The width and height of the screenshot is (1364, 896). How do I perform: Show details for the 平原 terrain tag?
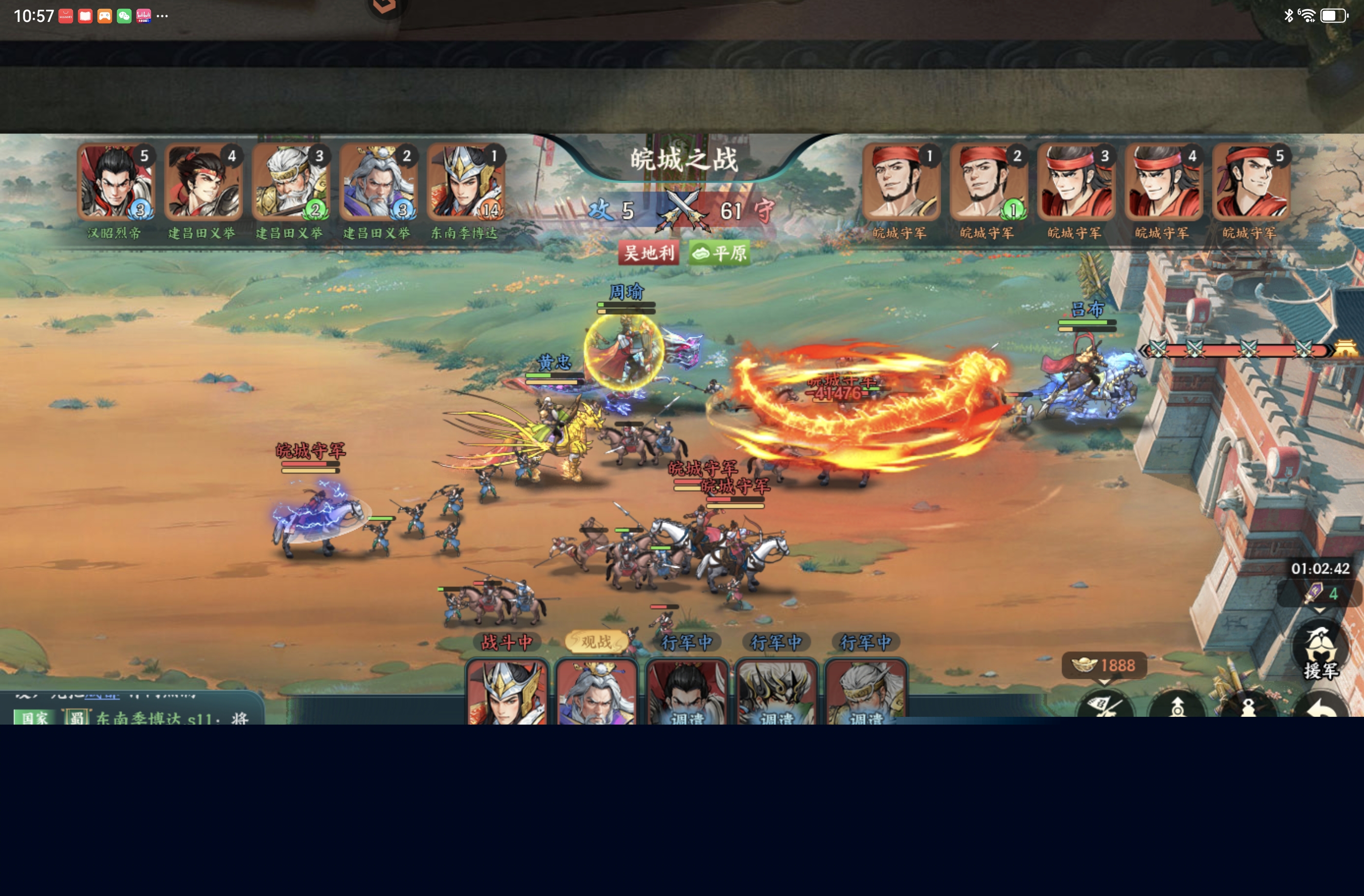point(720,253)
